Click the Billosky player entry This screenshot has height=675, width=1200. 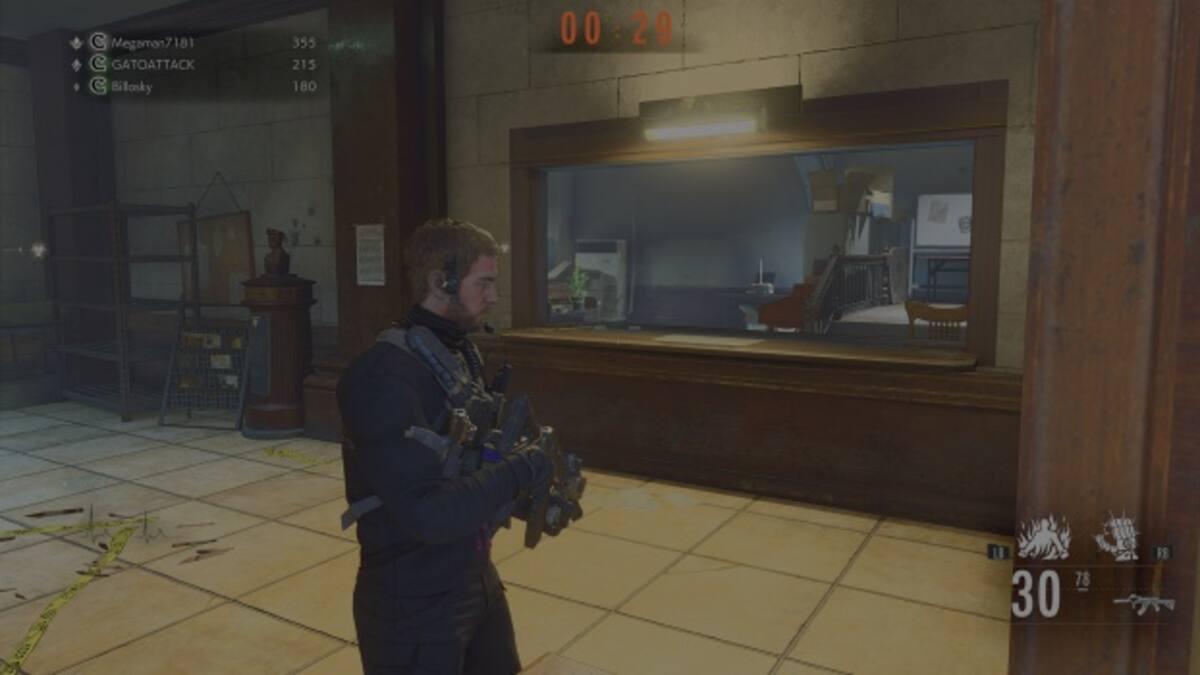click(x=135, y=86)
